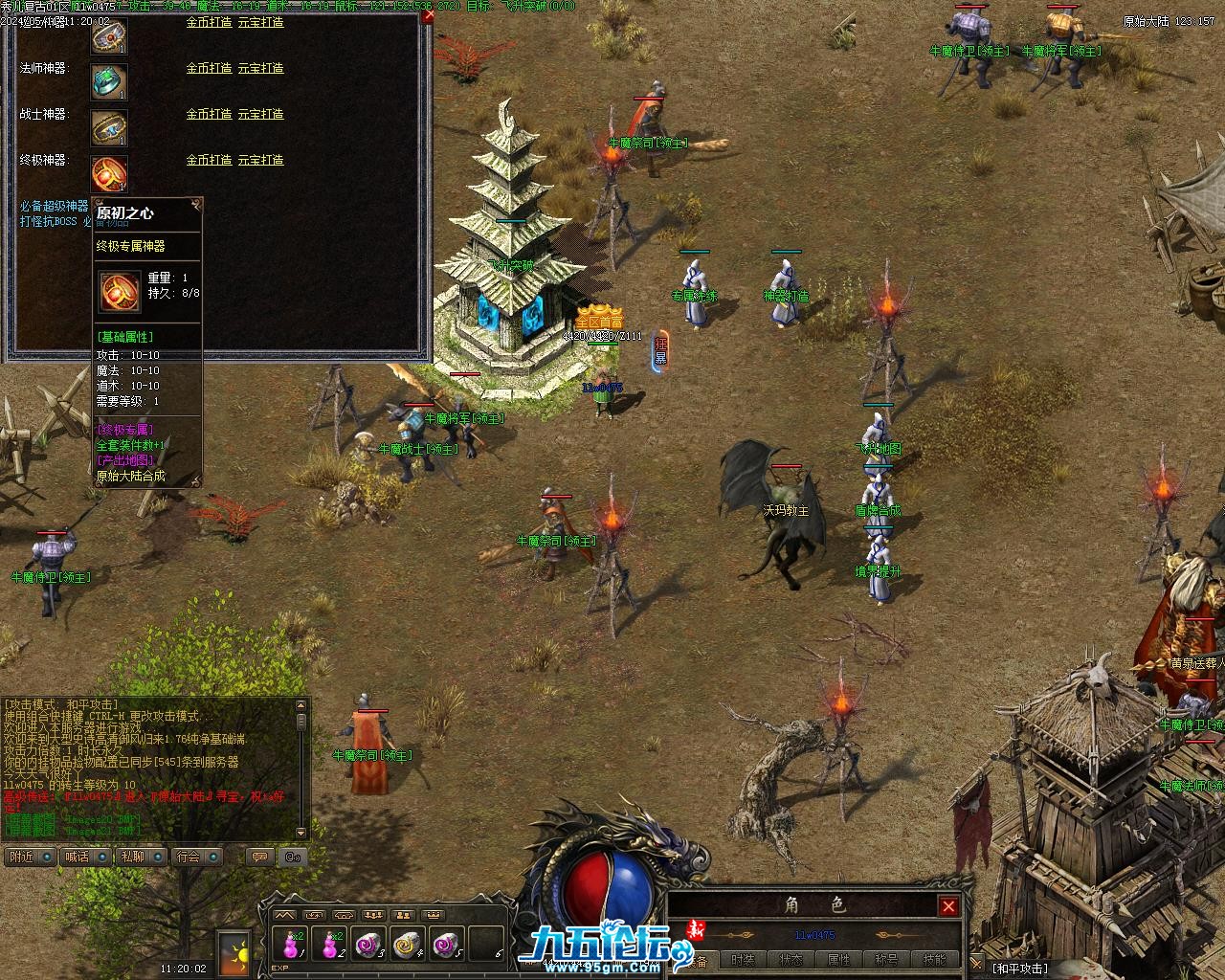1225x980 pixels.
Task: Use the pink potion in hotbar slot 1
Action: [x=291, y=945]
